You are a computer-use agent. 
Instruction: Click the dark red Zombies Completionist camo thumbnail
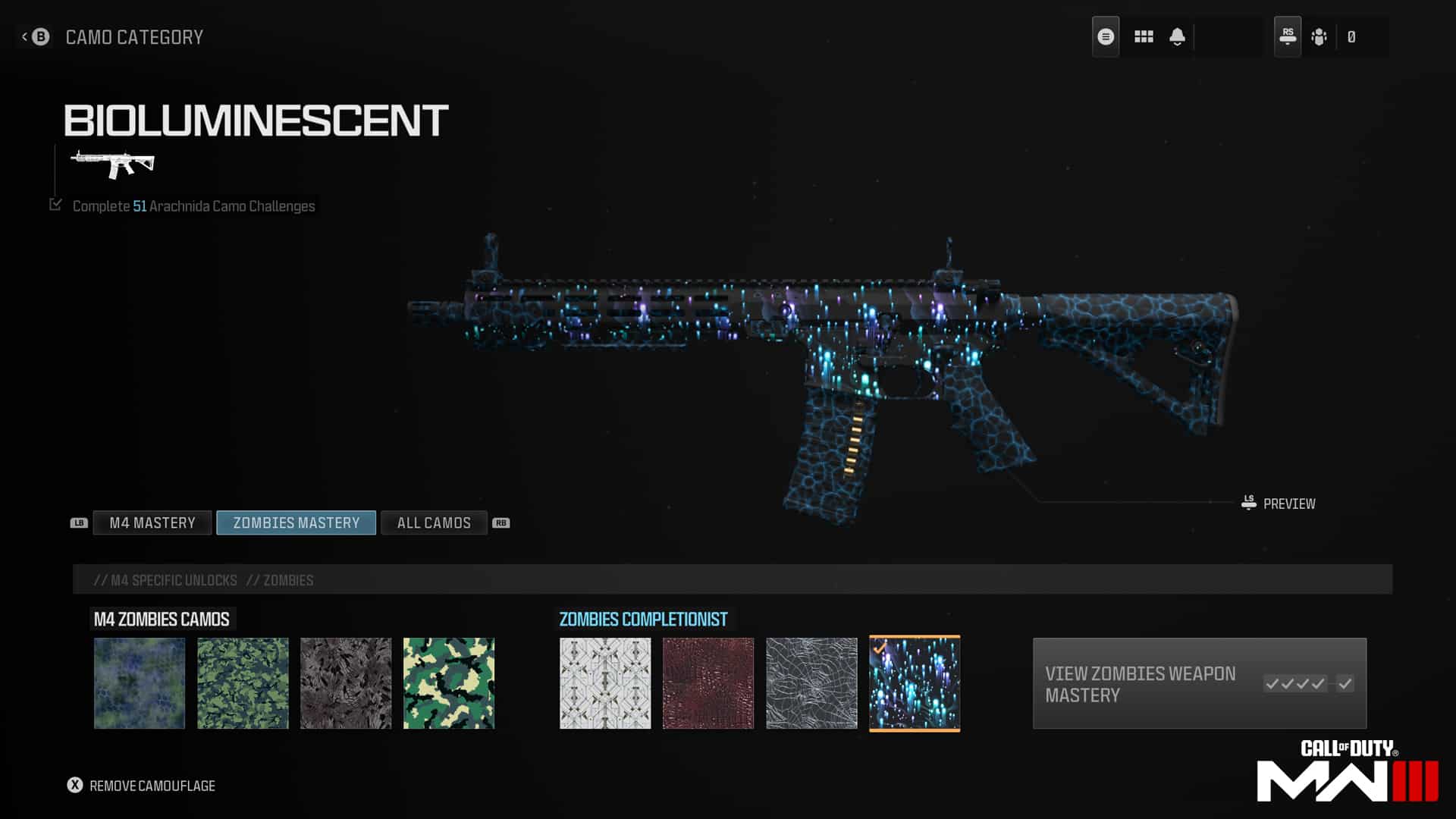click(x=708, y=682)
